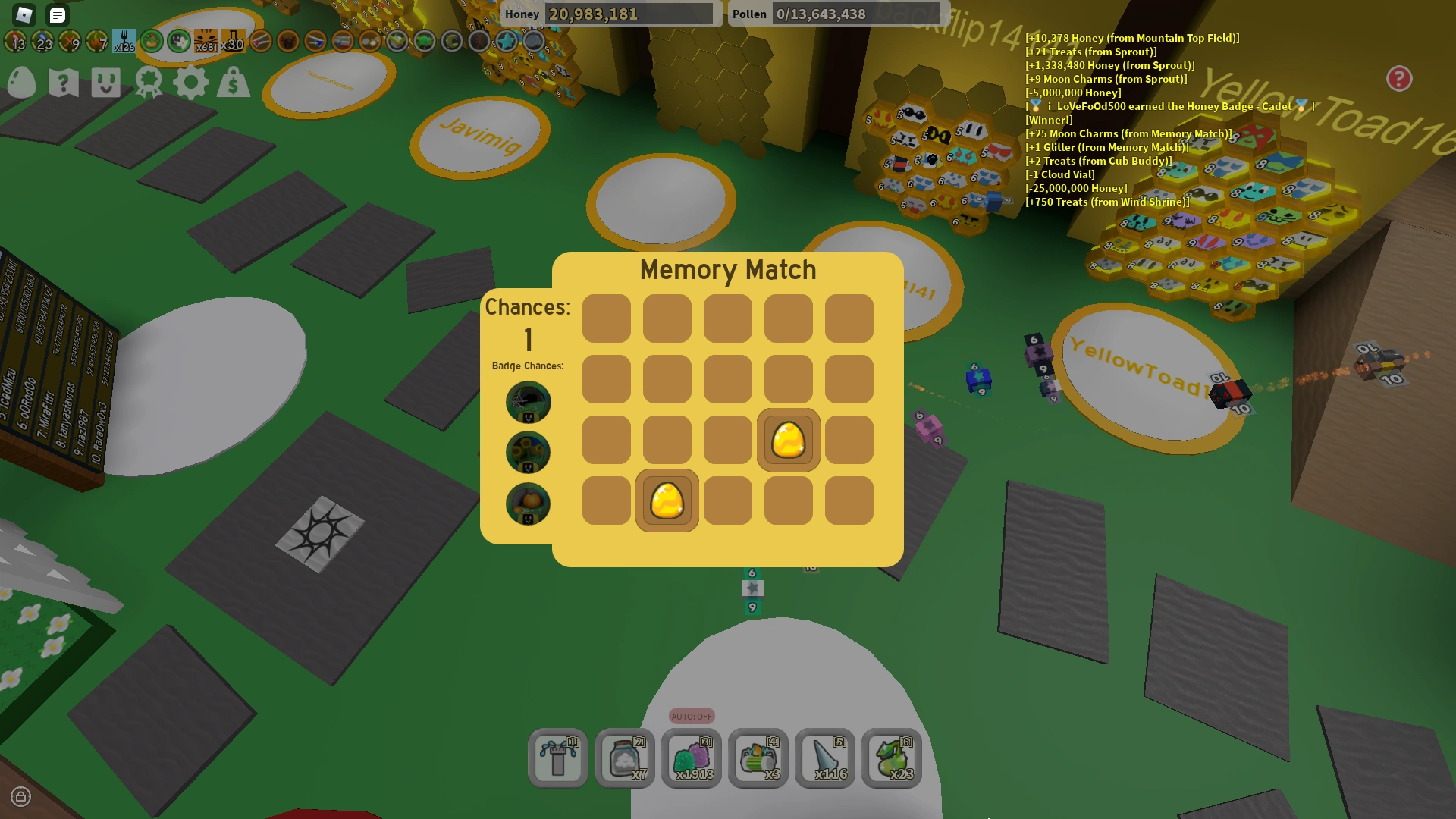Use the Glitter item in slot 5
The width and height of the screenshot is (1456, 819).
click(x=825, y=758)
